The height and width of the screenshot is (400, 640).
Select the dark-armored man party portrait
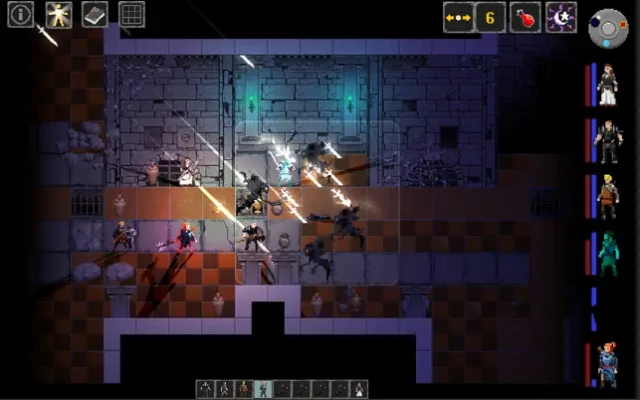607,141
